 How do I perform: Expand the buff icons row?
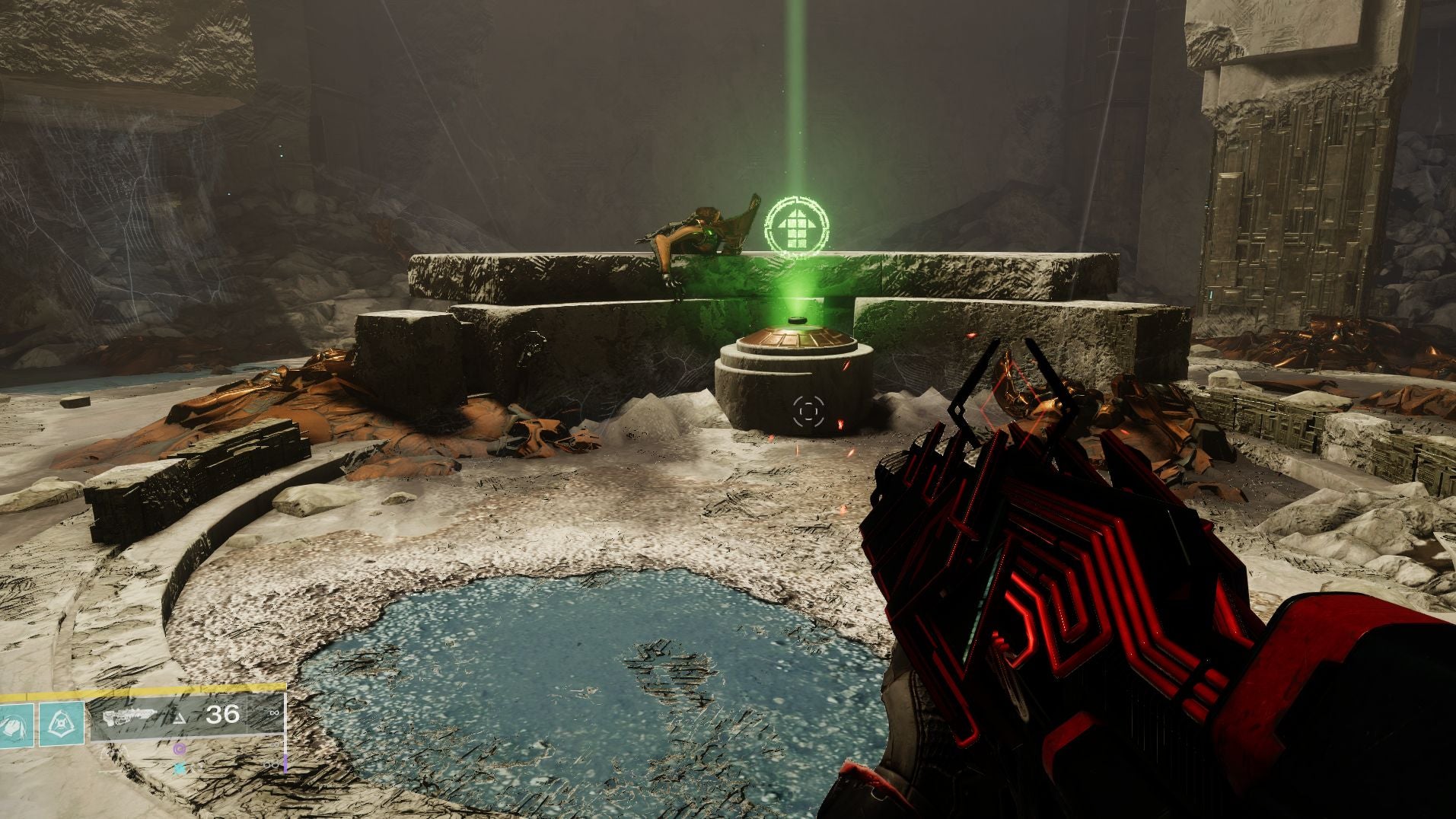coord(180,759)
